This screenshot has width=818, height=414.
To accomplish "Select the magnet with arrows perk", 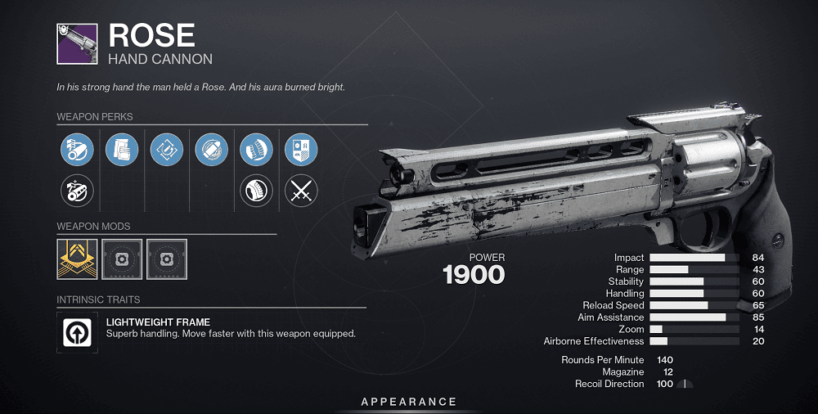I will pos(166,150).
